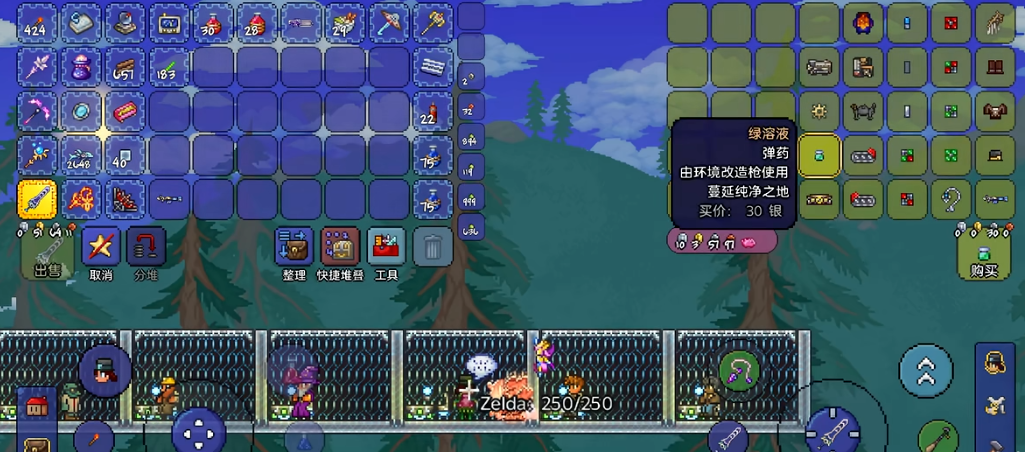1025x452 pixels.
Task: Tap the double-arrow jump button
Action: pos(926,371)
